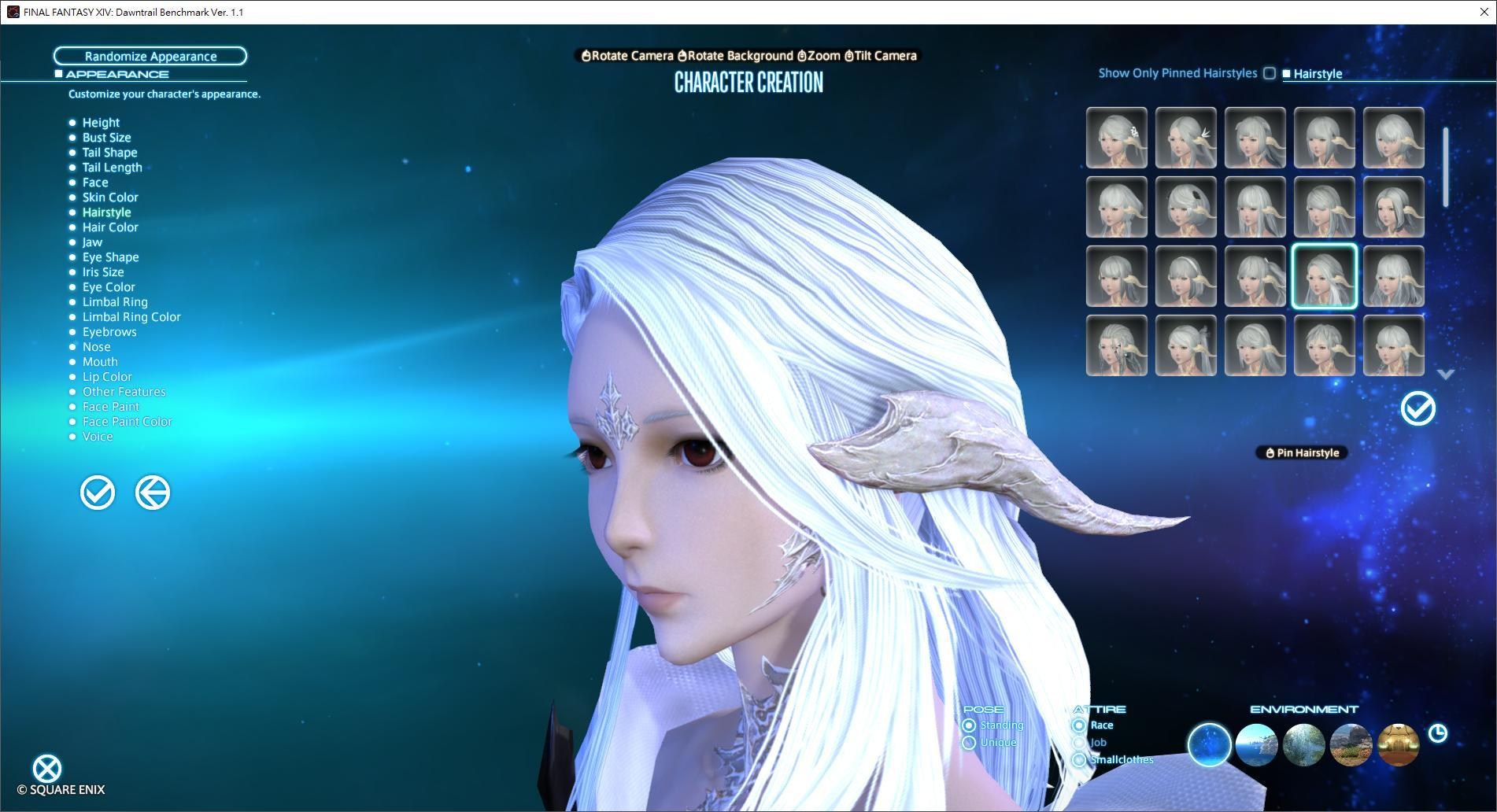
Task: Toggle time of day with the clock icon
Action: 1439,733
